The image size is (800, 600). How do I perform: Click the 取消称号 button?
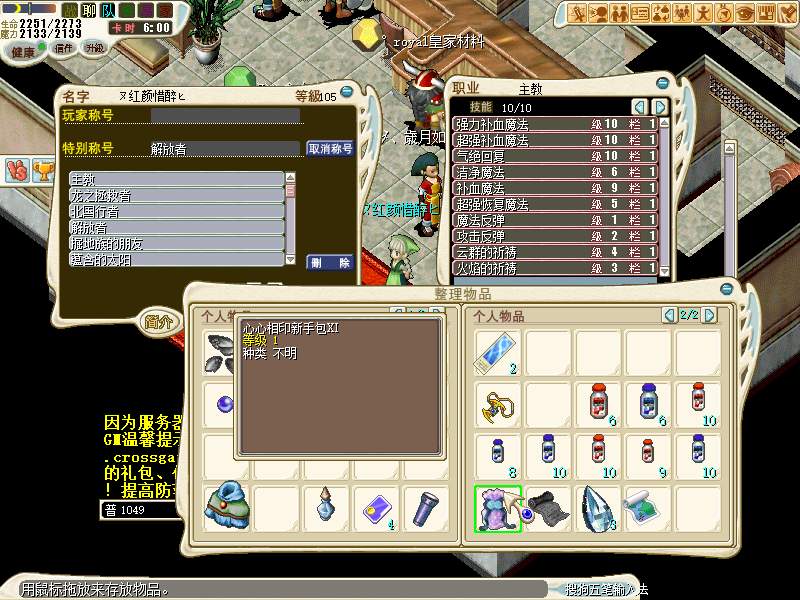coord(330,149)
